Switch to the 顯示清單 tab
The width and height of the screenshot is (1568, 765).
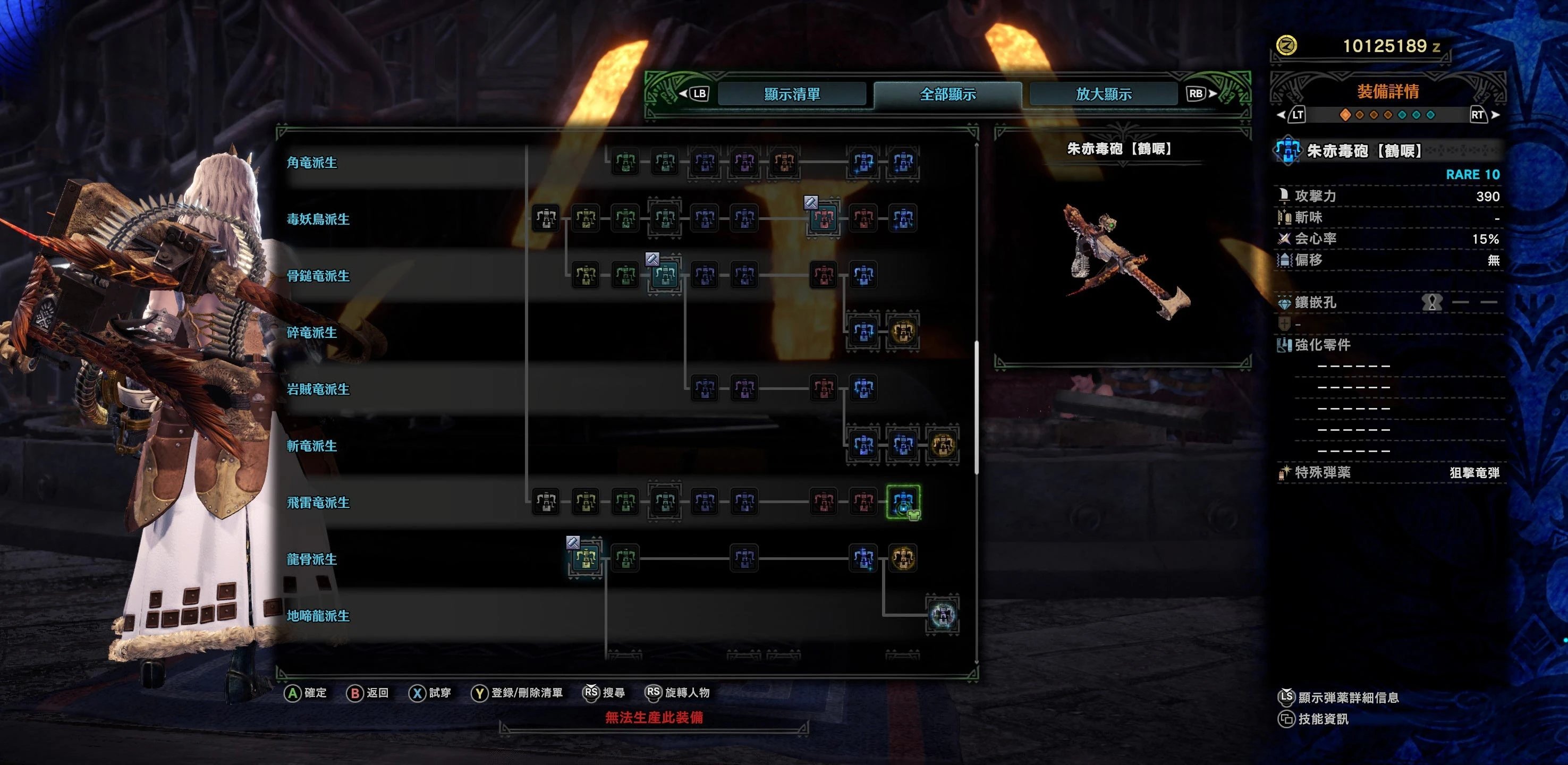792,93
